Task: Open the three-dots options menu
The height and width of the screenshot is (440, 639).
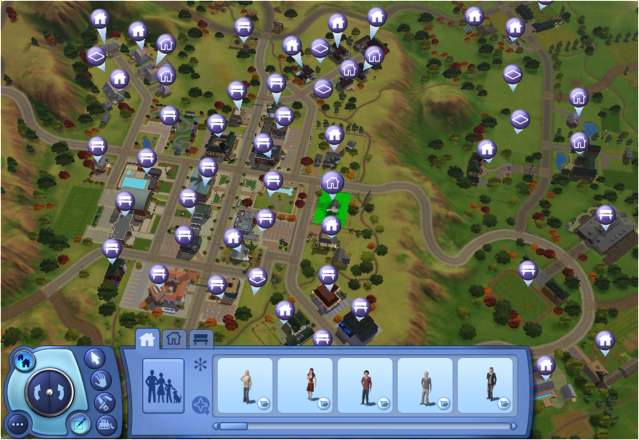Action: tap(20, 424)
